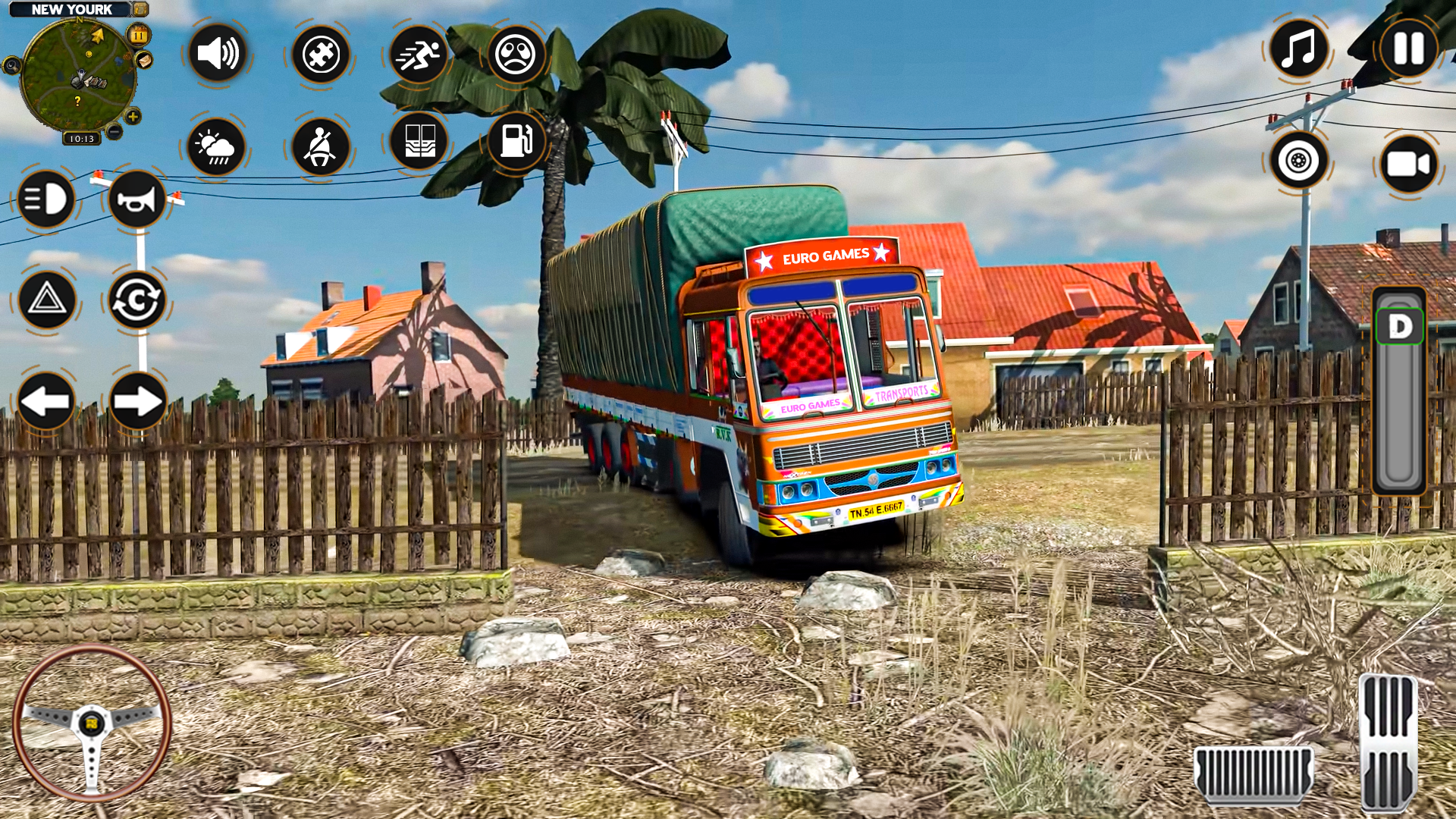The width and height of the screenshot is (1456, 819).
Task: Fasten the seat belt icon
Action: click(320, 146)
